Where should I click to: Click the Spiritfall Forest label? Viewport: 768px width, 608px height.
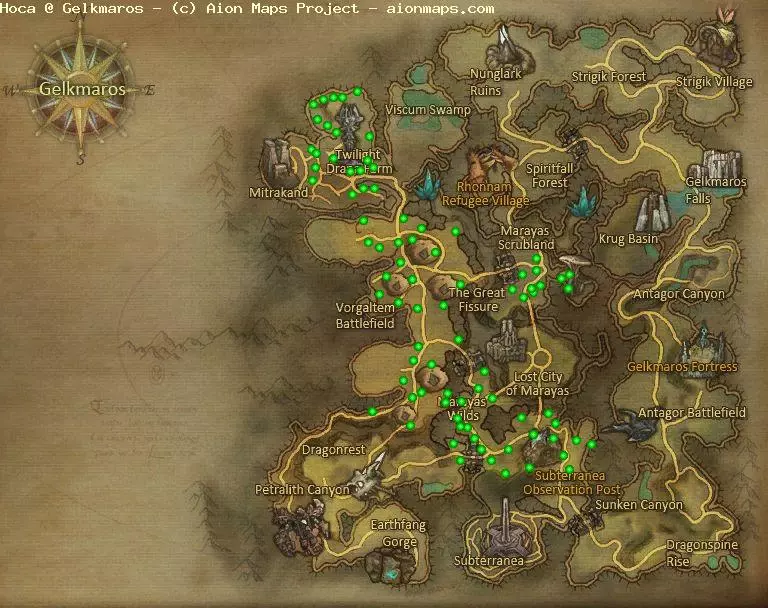550,176
